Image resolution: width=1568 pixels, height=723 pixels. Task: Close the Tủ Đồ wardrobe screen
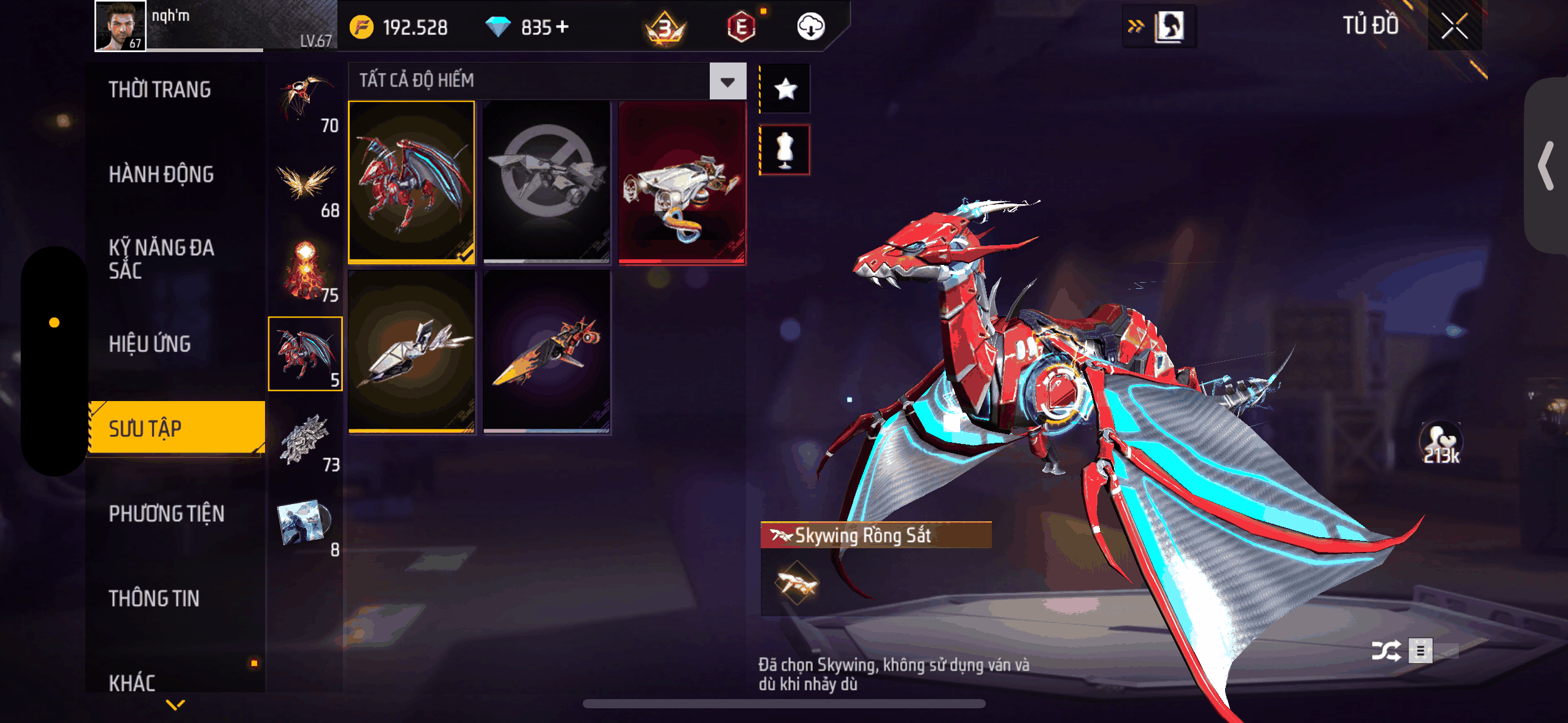coord(1454,26)
